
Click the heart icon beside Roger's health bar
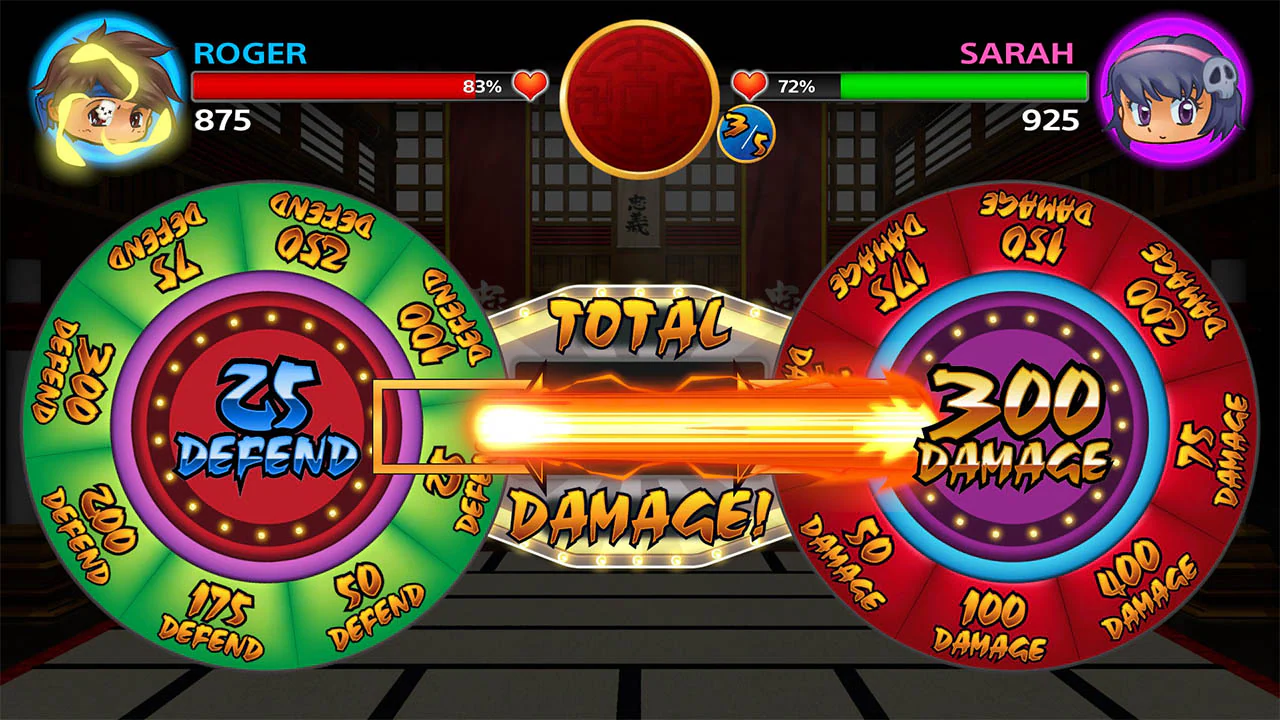529,86
